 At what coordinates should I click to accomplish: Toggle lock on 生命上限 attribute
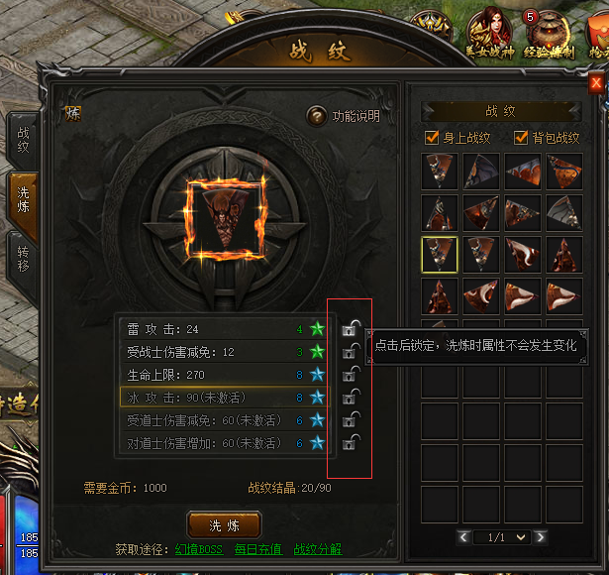click(x=350, y=373)
